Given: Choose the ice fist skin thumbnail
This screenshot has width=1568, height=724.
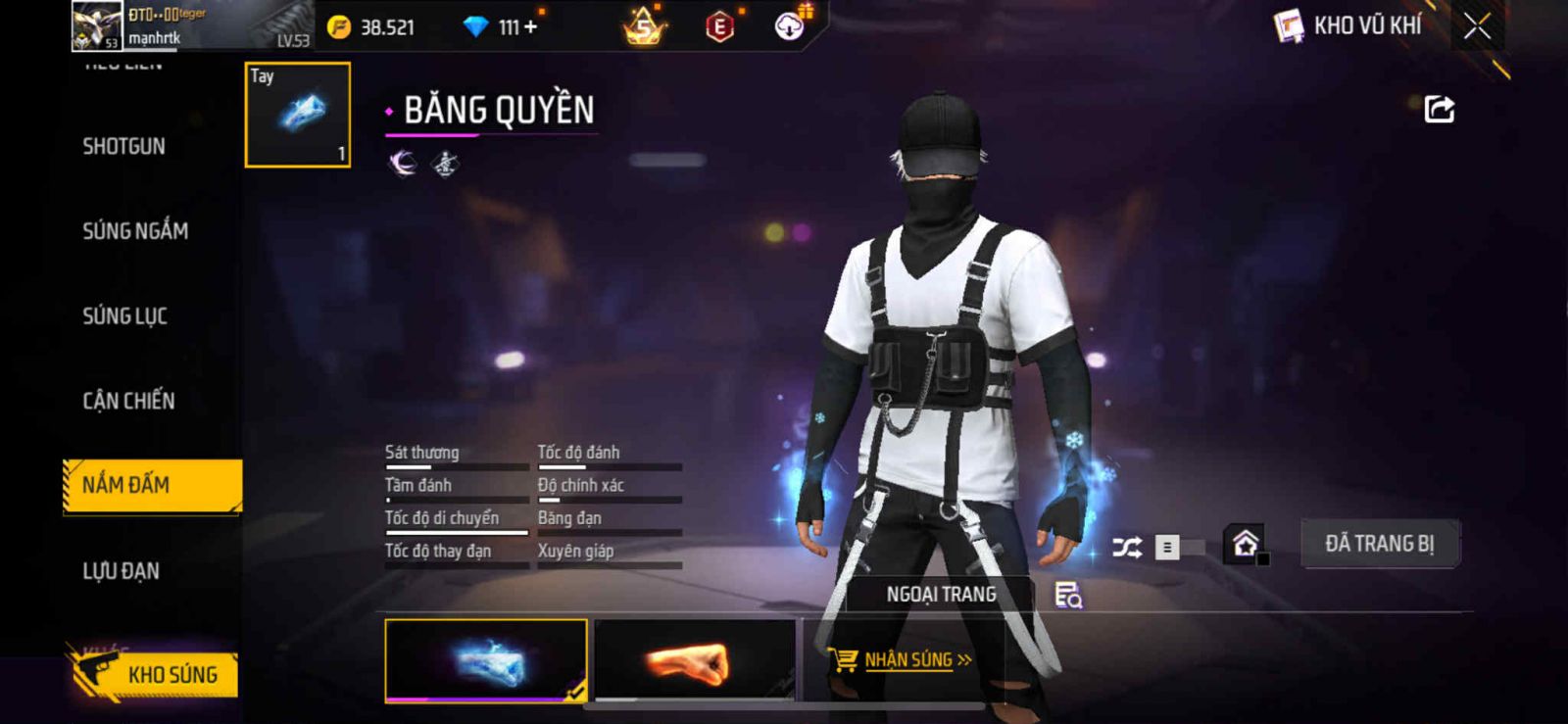Looking at the screenshot, I should (x=486, y=660).
